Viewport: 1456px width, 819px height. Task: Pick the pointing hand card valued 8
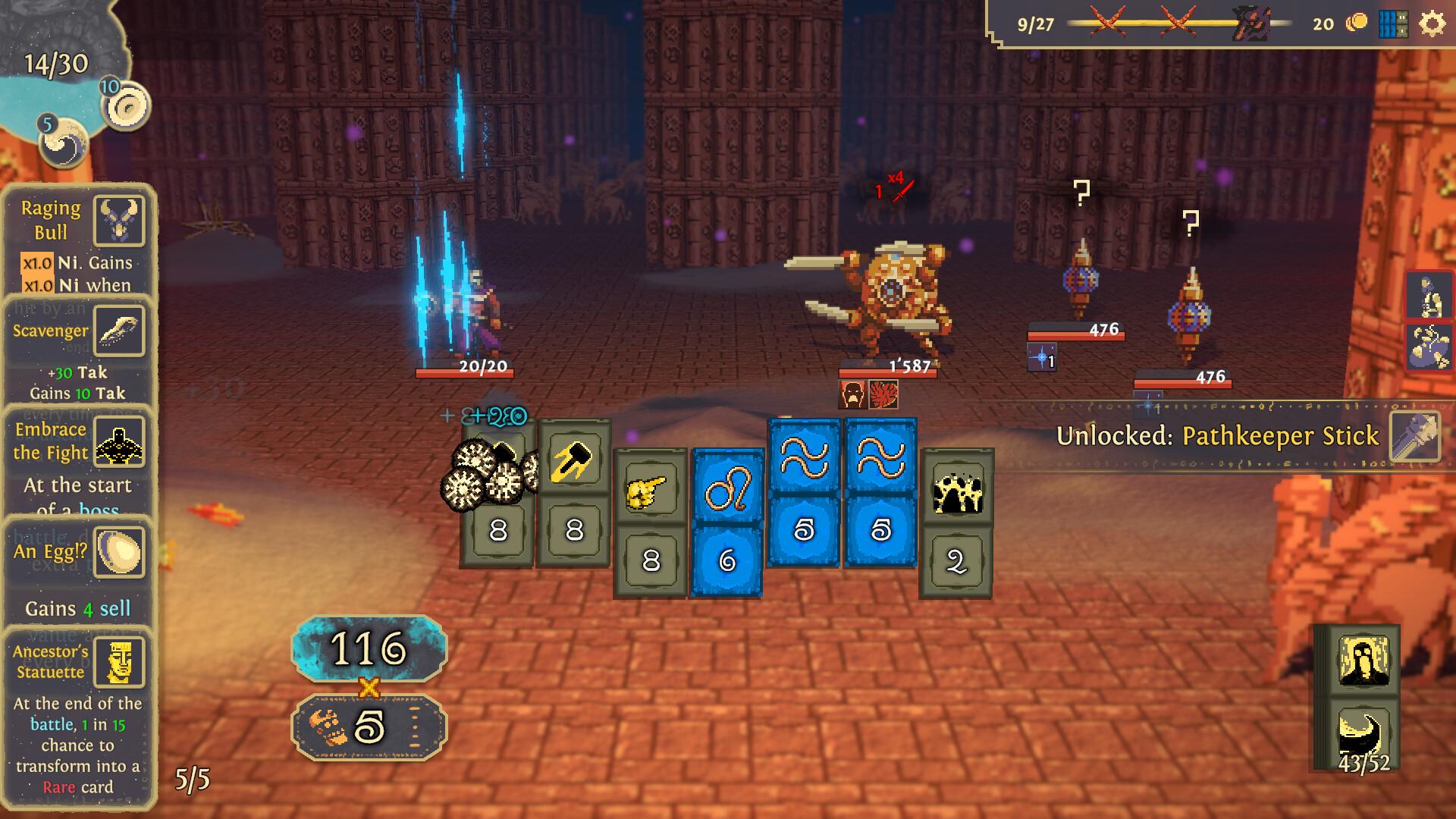coord(650,523)
